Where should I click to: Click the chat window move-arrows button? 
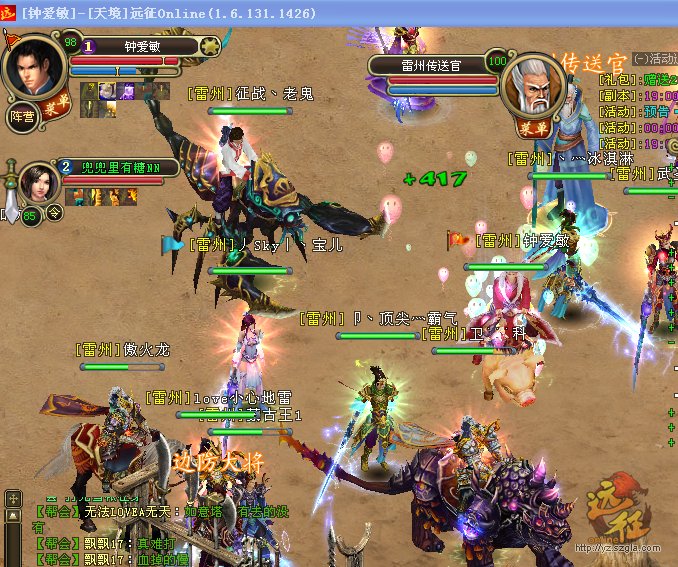(13, 497)
